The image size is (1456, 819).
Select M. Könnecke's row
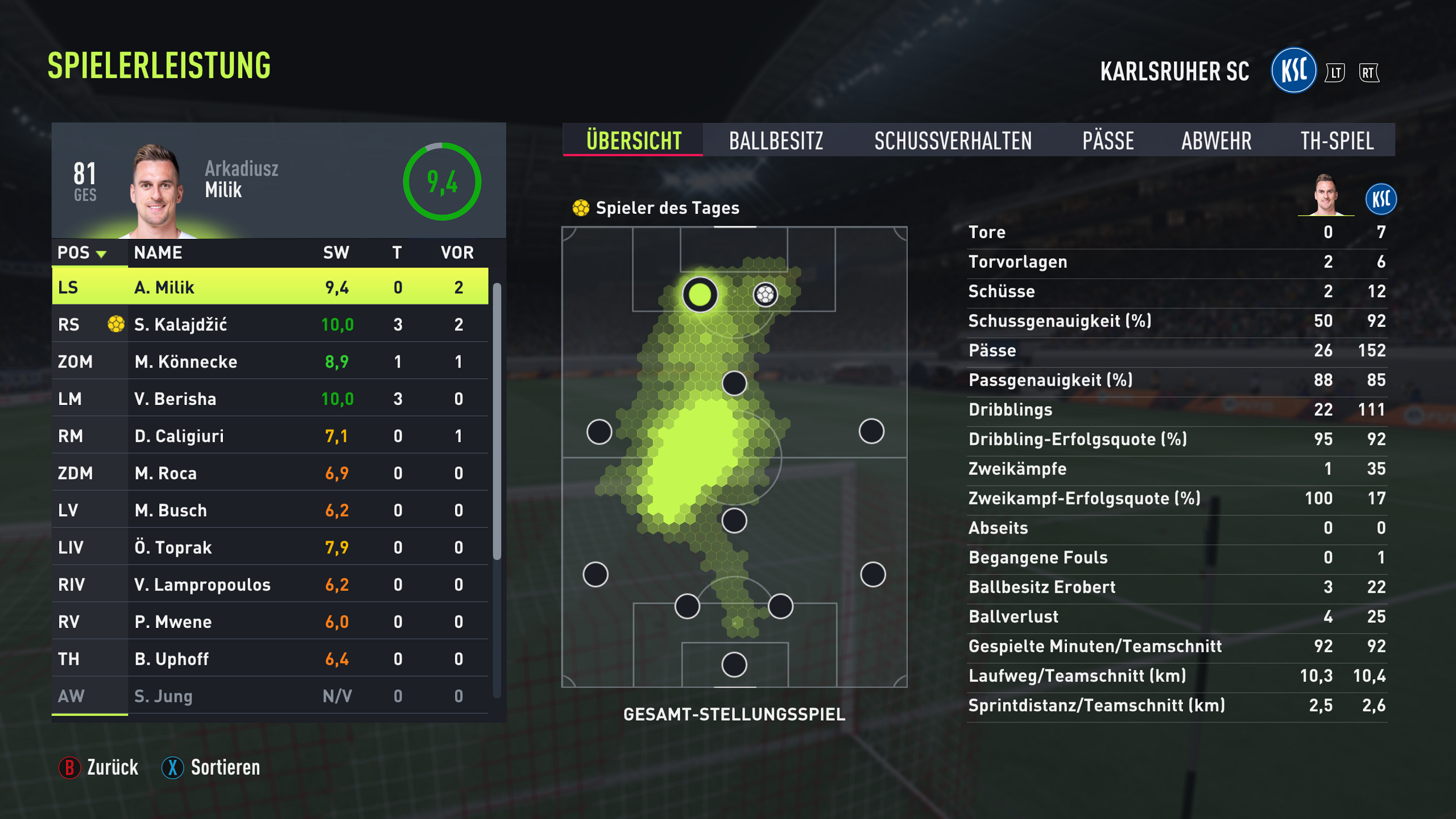pyautogui.click(x=270, y=362)
